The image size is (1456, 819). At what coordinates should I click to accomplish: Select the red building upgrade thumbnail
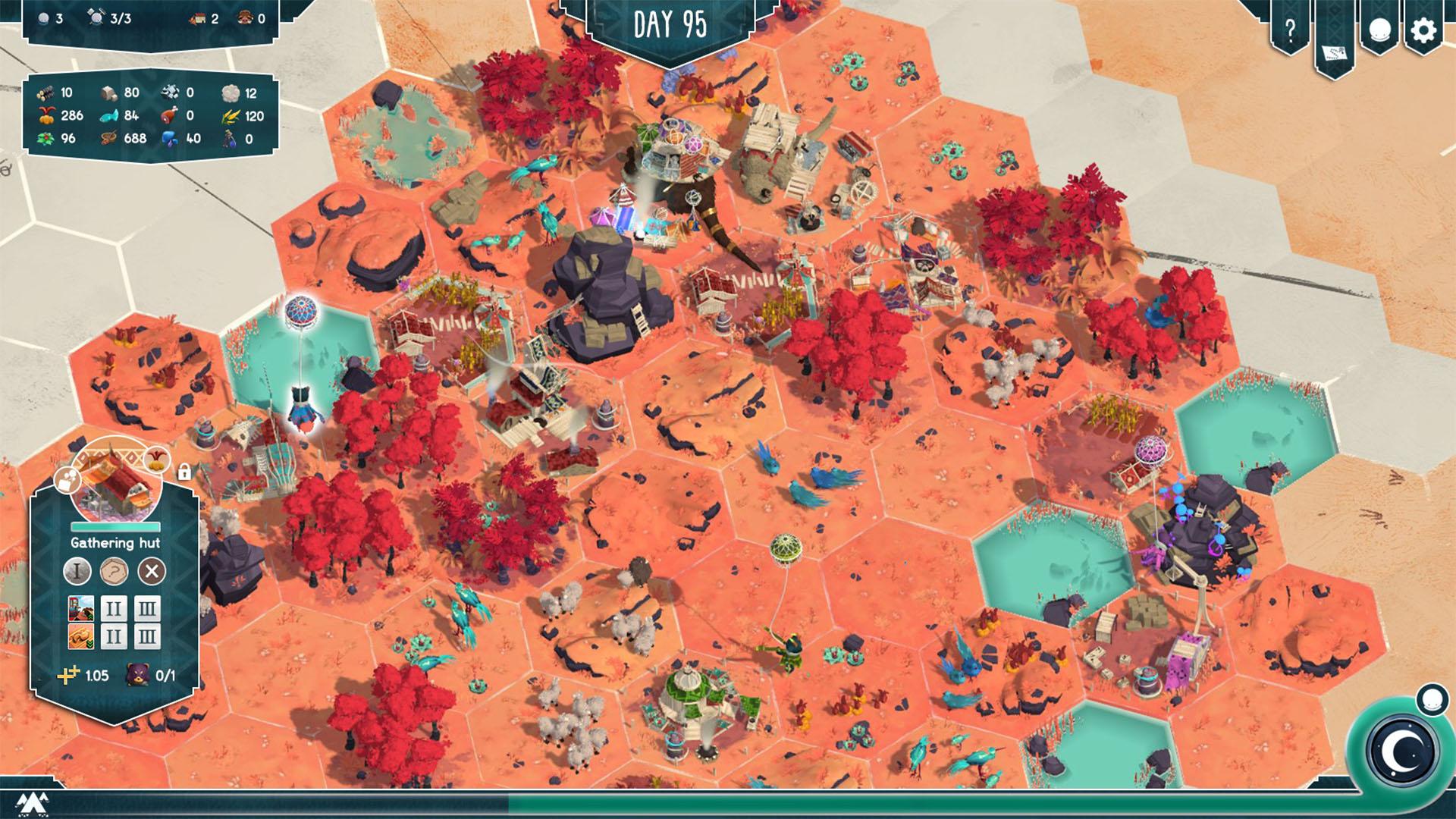81,609
